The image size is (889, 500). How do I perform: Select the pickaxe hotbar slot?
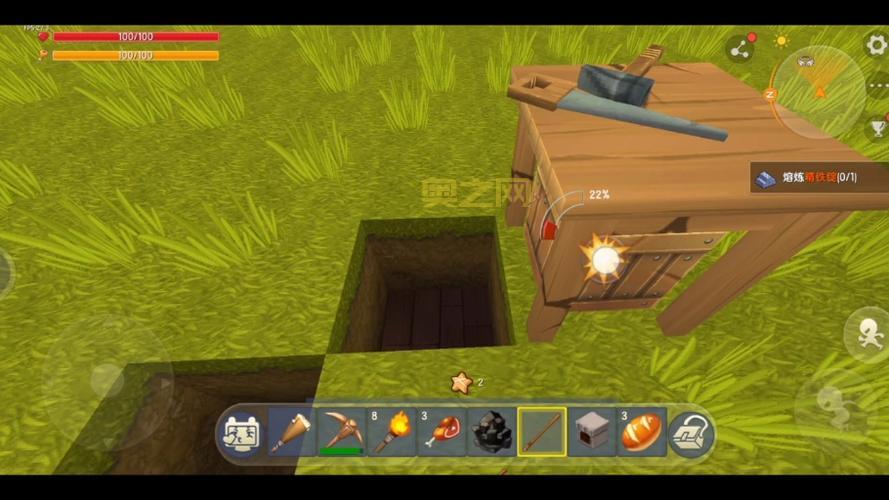(341, 432)
